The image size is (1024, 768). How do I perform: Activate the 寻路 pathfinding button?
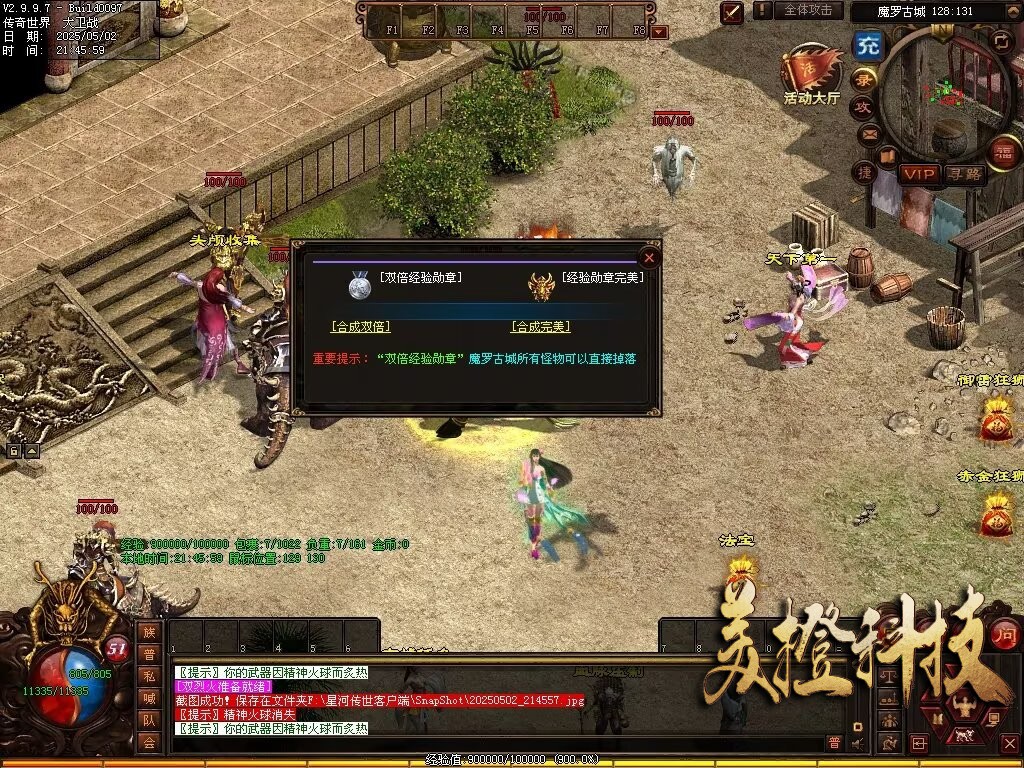pos(965,174)
